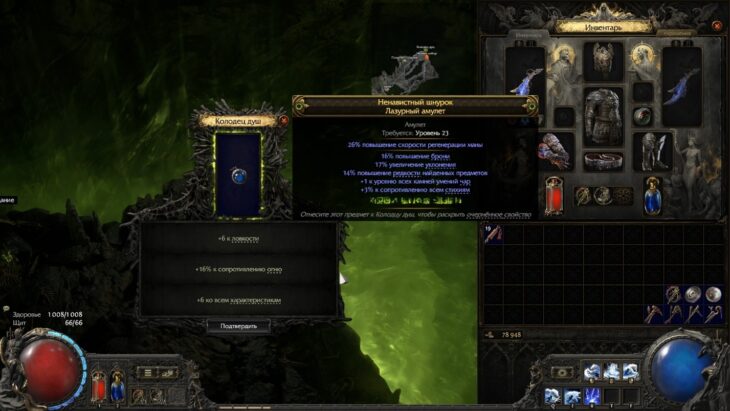The width and height of the screenshot is (730, 411).
Task: Select the equipped helmet slot
Action: (x=603, y=59)
